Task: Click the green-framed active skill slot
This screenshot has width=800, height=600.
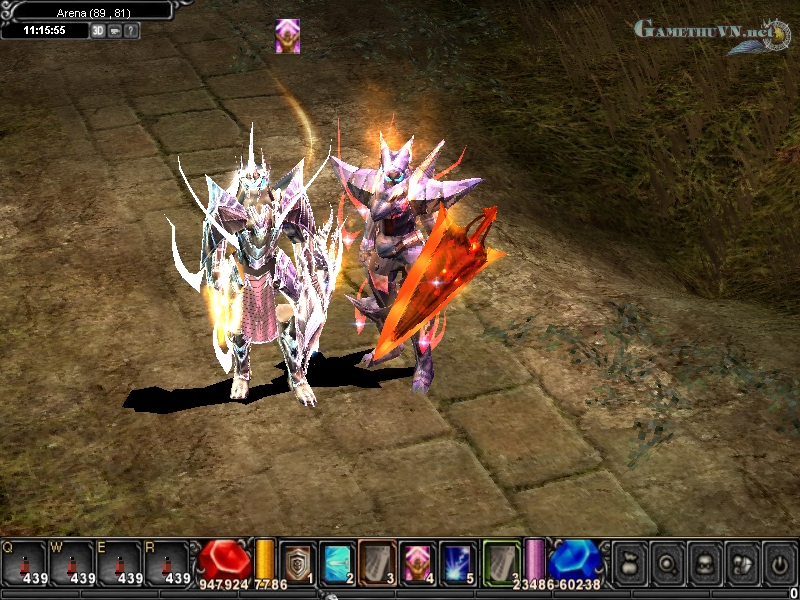Action: 502,562
